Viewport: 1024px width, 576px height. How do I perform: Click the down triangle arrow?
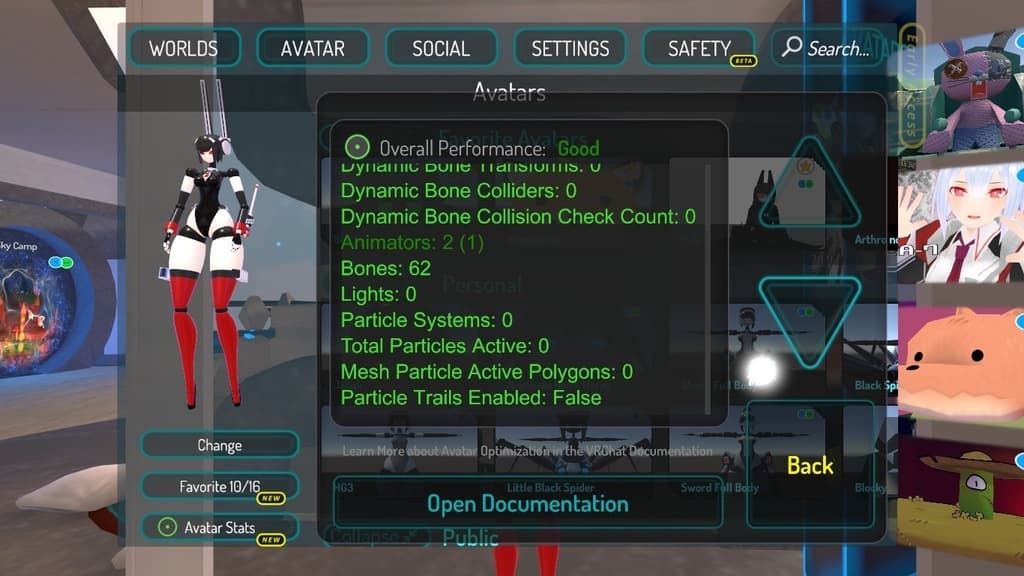(809, 318)
